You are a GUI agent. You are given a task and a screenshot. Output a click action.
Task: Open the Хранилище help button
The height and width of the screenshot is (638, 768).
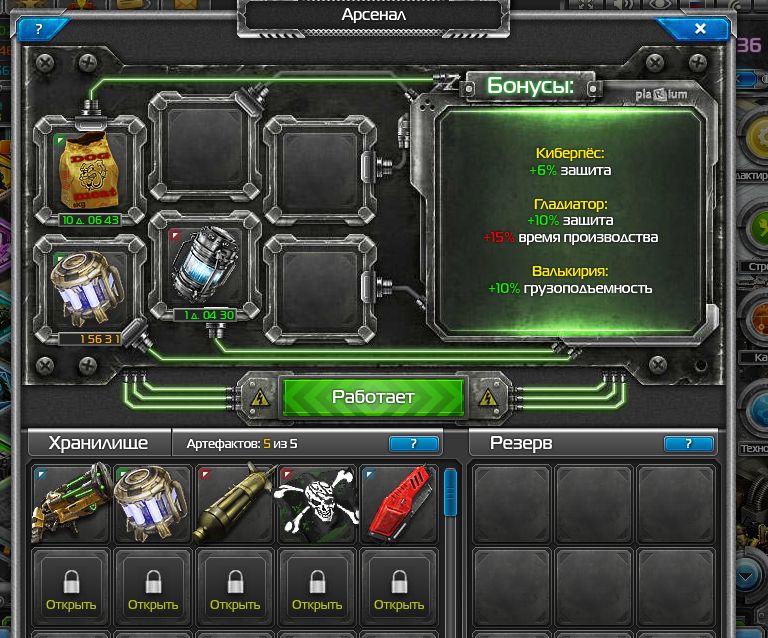[x=413, y=443]
